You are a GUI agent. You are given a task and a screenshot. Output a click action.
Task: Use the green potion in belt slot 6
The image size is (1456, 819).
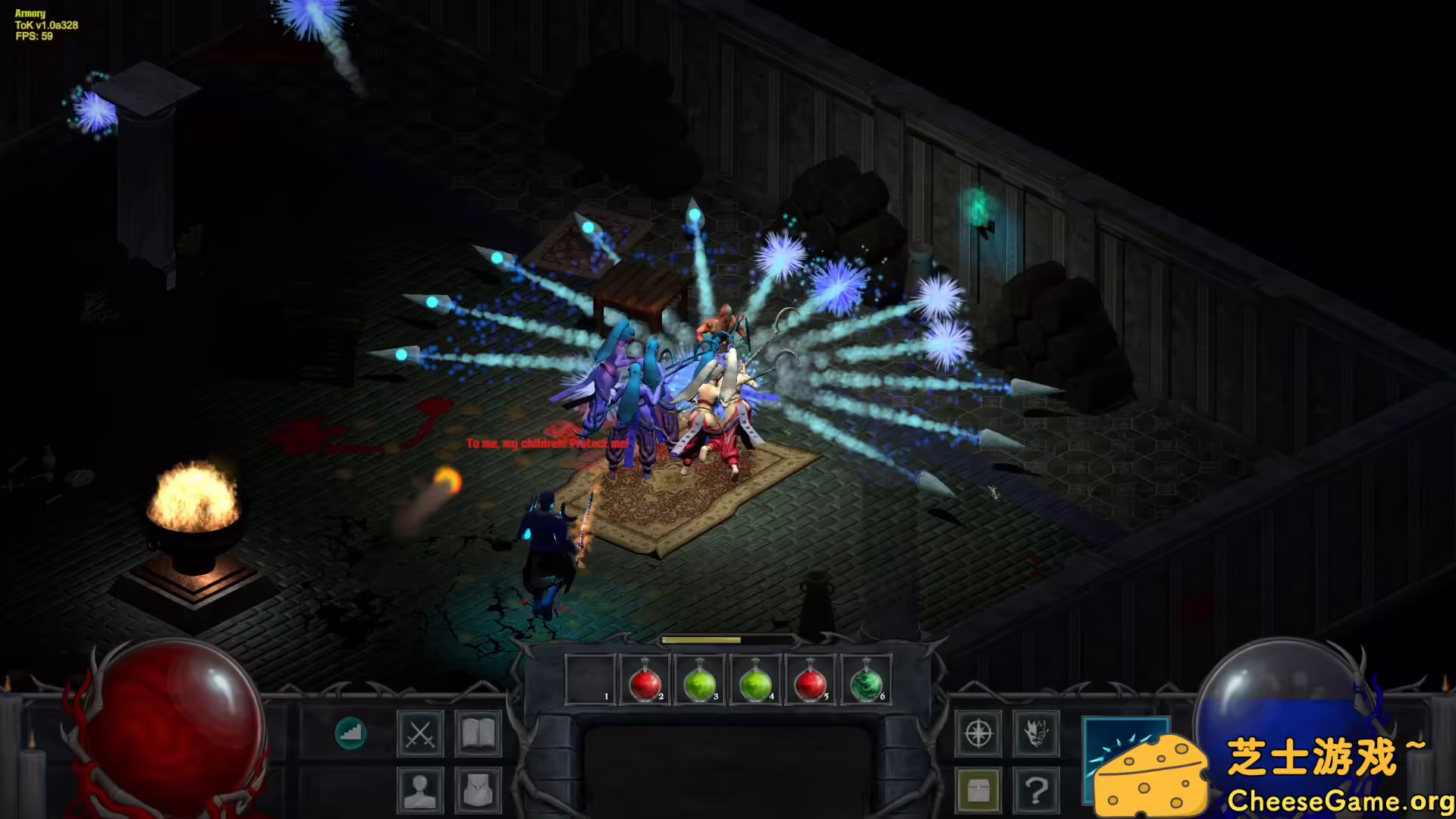click(867, 679)
